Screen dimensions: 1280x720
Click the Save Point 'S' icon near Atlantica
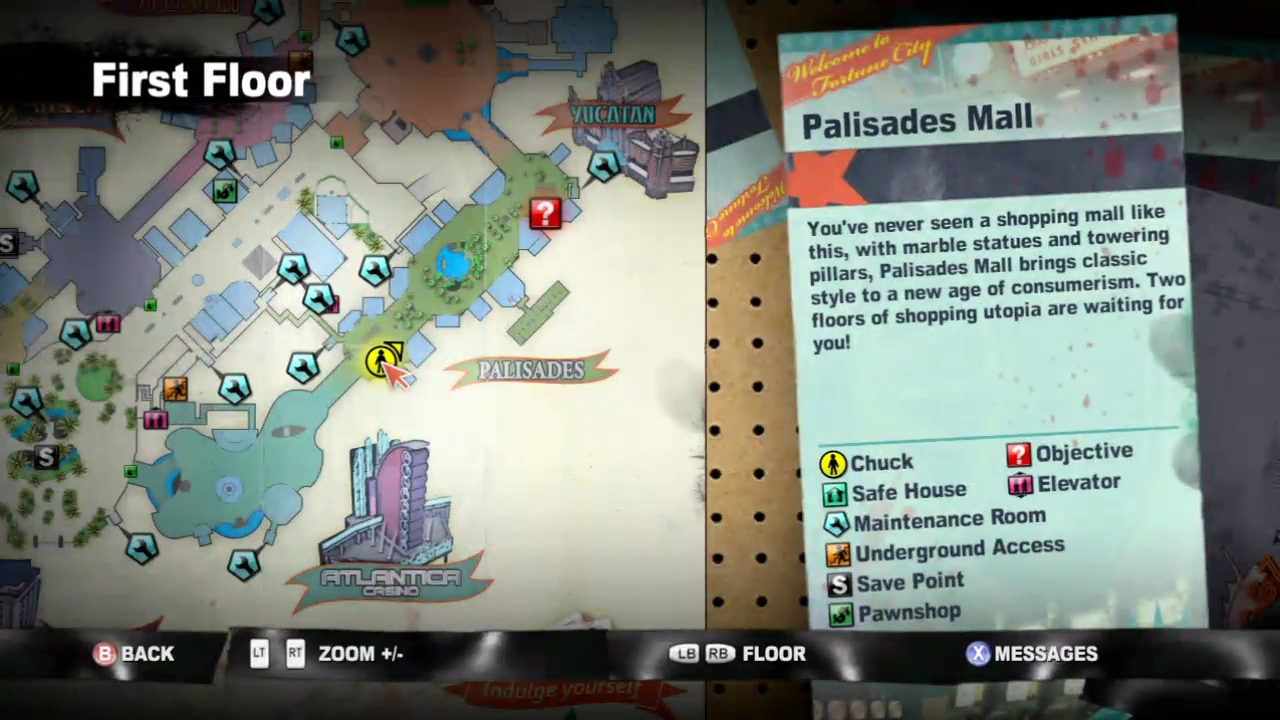tap(45, 458)
